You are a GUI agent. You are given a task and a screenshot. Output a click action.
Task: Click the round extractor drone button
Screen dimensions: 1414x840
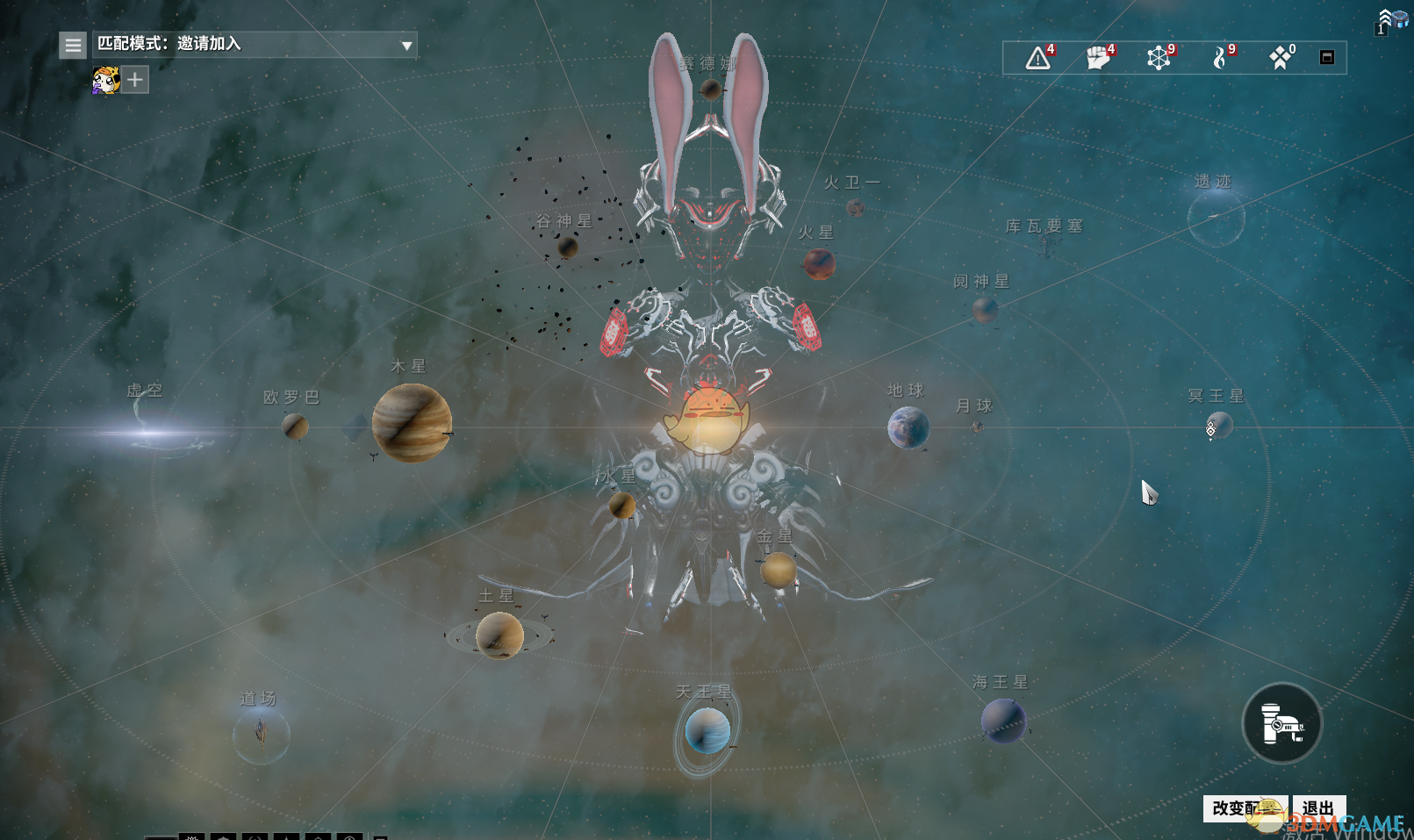[1281, 723]
